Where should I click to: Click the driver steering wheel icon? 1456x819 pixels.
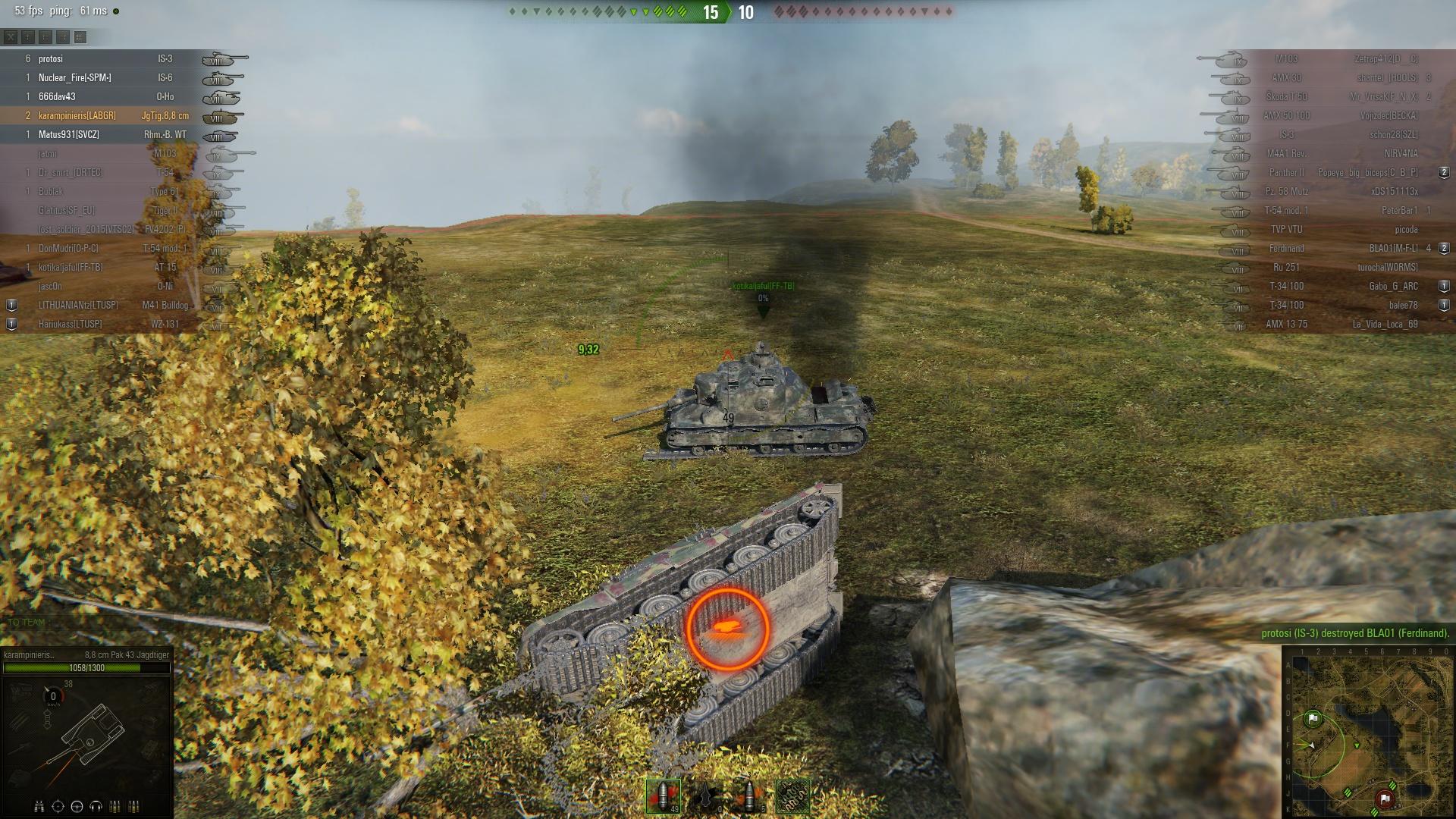(x=77, y=806)
